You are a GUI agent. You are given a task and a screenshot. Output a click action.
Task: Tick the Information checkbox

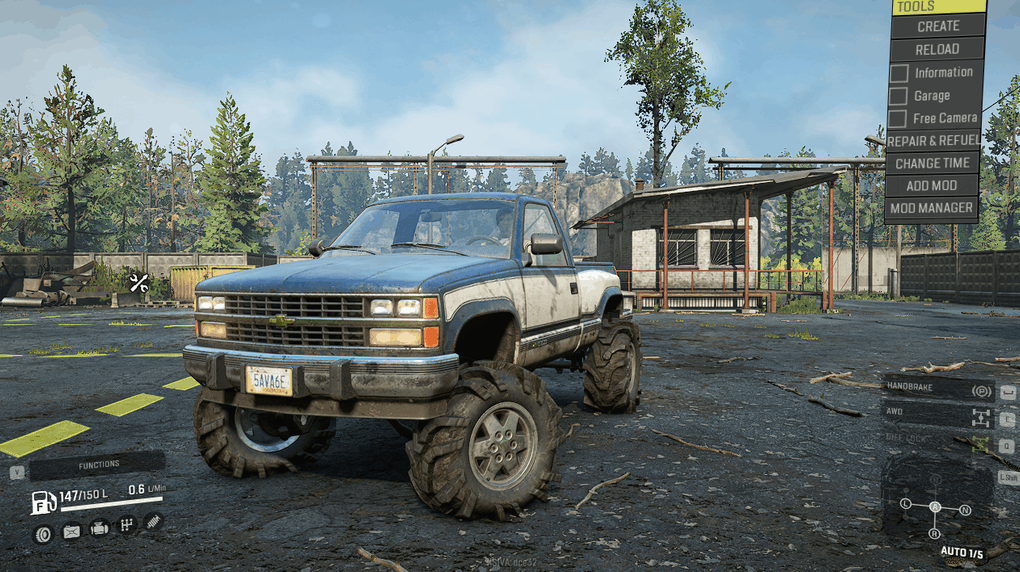click(x=899, y=73)
